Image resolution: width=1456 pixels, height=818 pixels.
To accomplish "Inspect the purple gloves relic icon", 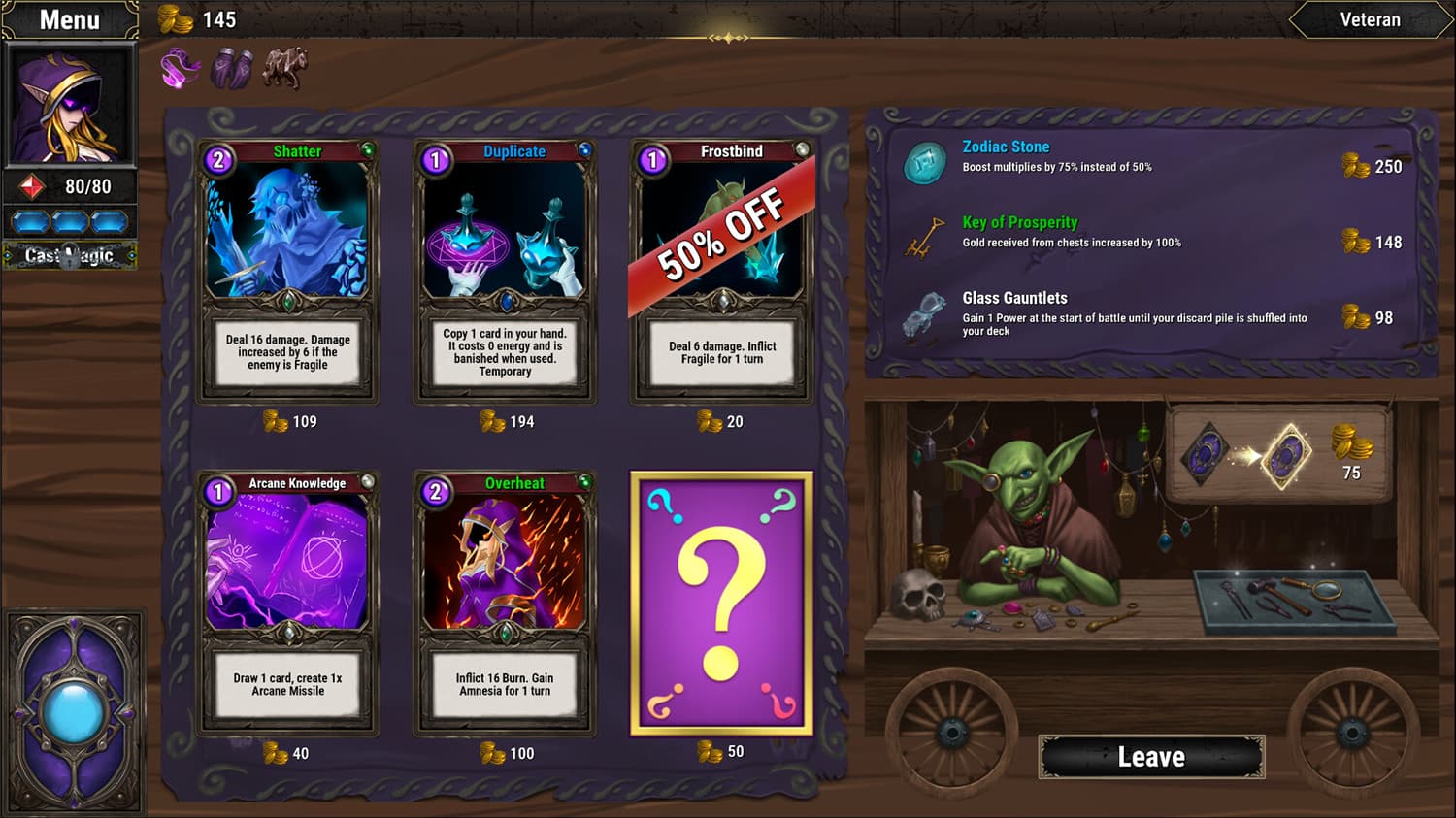I will coord(232,69).
